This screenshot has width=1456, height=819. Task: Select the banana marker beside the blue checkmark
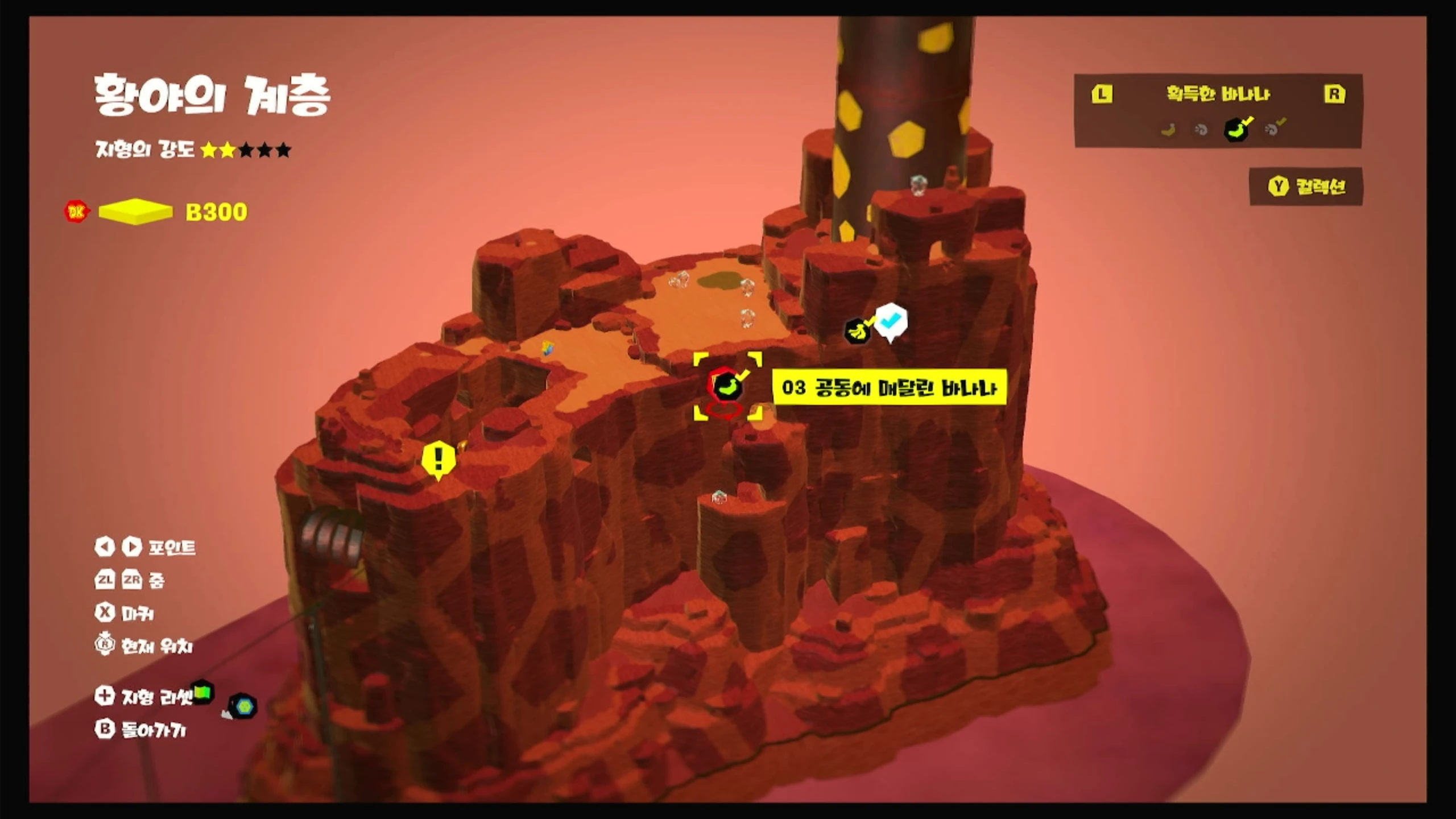coord(857,330)
